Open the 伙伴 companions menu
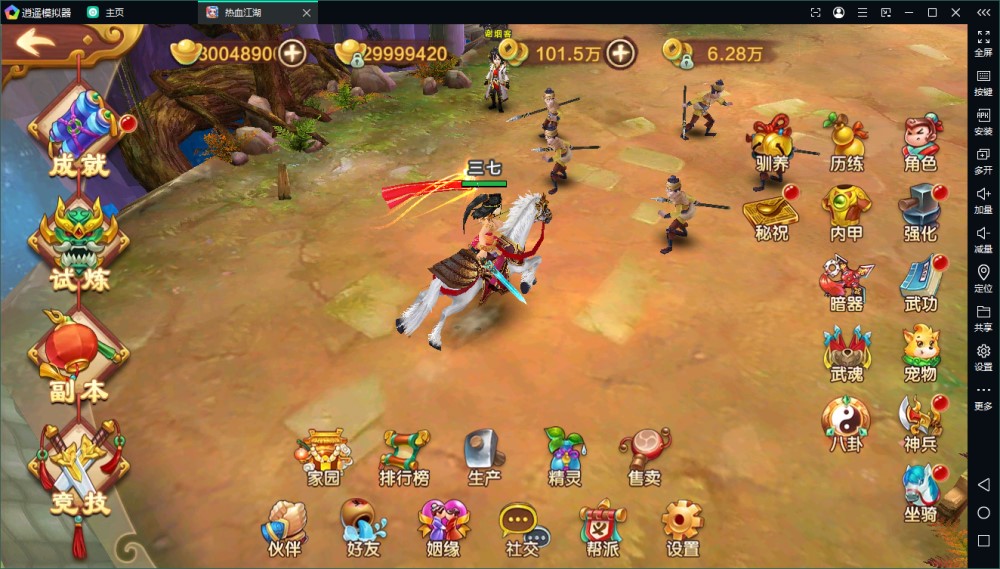1000x569 pixels. (x=283, y=527)
